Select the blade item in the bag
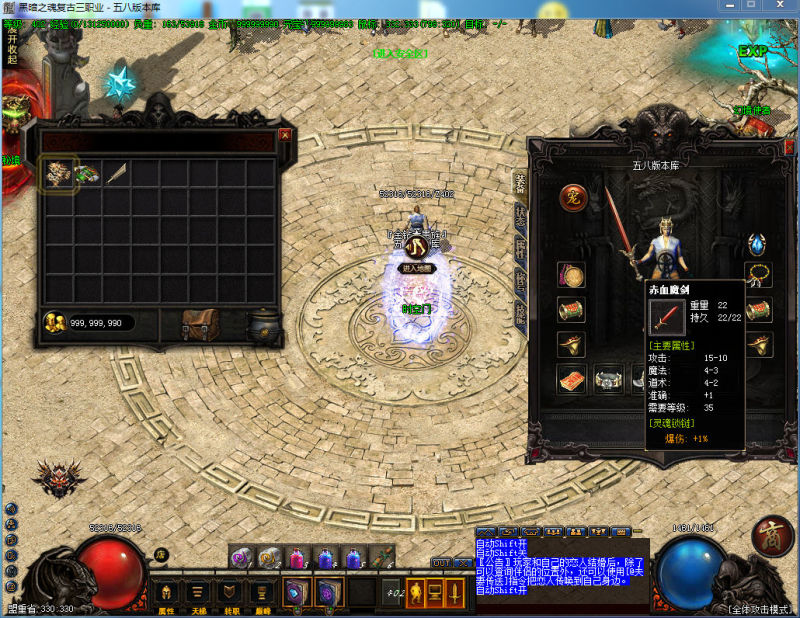The width and height of the screenshot is (800, 618). [x=116, y=174]
